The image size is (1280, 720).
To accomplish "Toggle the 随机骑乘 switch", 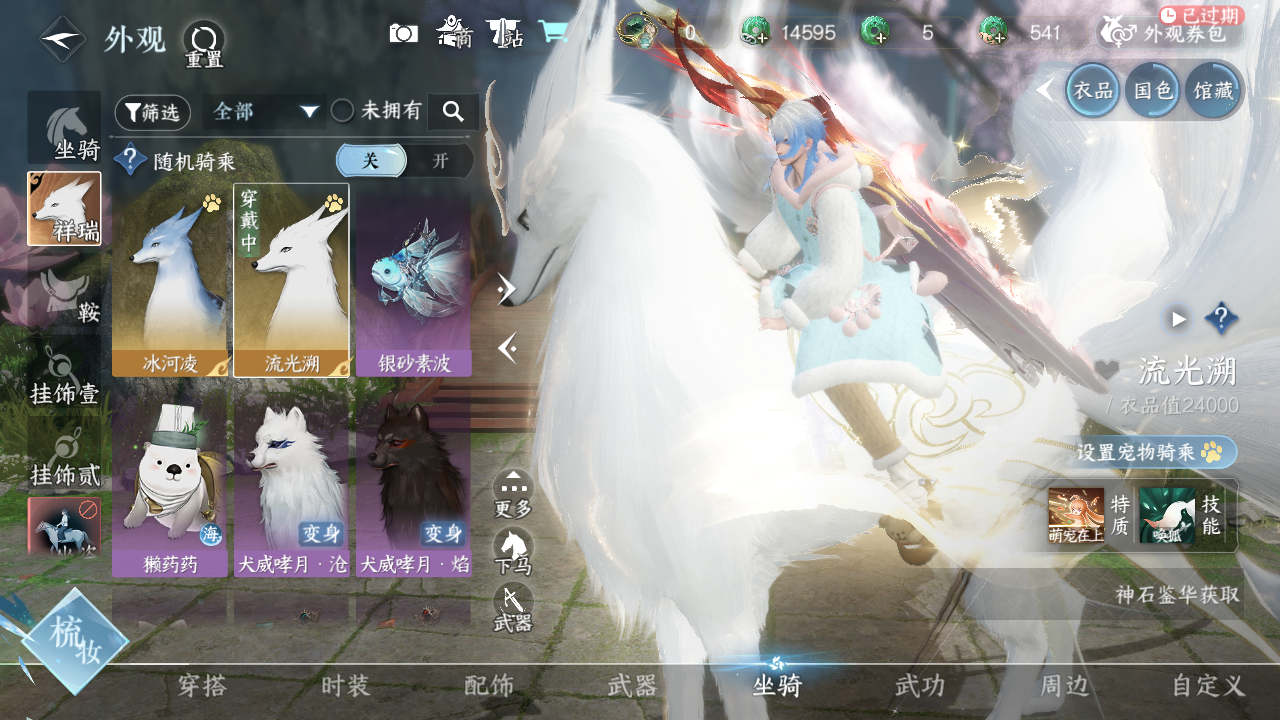I will coord(404,161).
